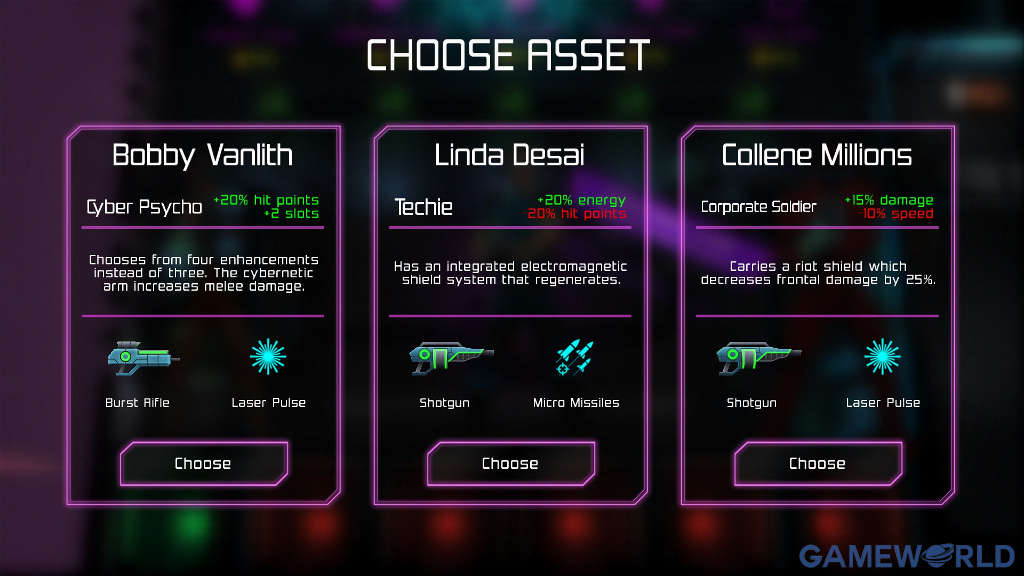Click the Corporate Soldier class label
Image resolution: width=1024 pixels, height=576 pixels.
tap(759, 207)
